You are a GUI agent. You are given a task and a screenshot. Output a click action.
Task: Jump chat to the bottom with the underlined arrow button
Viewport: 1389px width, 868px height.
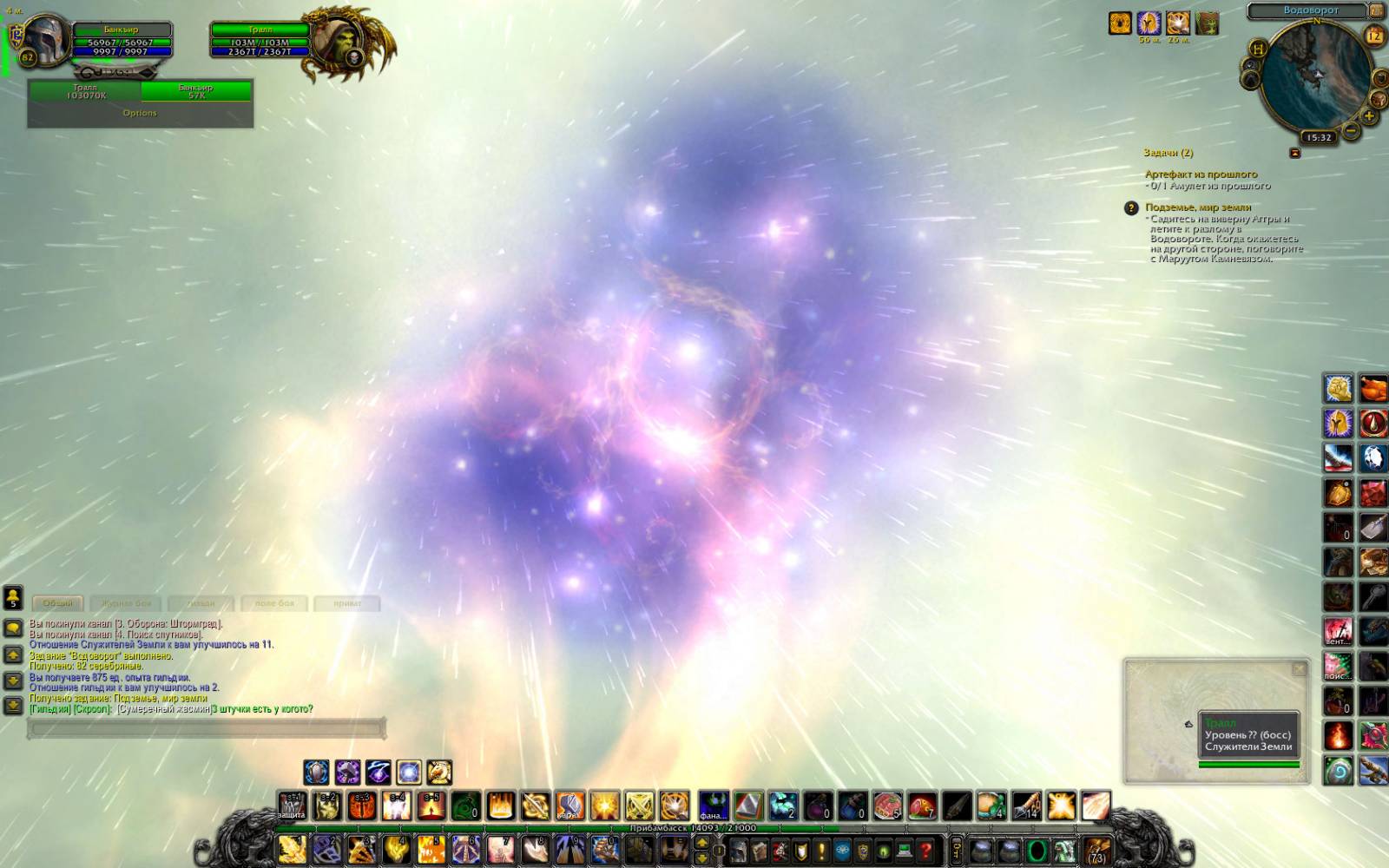pos(13,706)
